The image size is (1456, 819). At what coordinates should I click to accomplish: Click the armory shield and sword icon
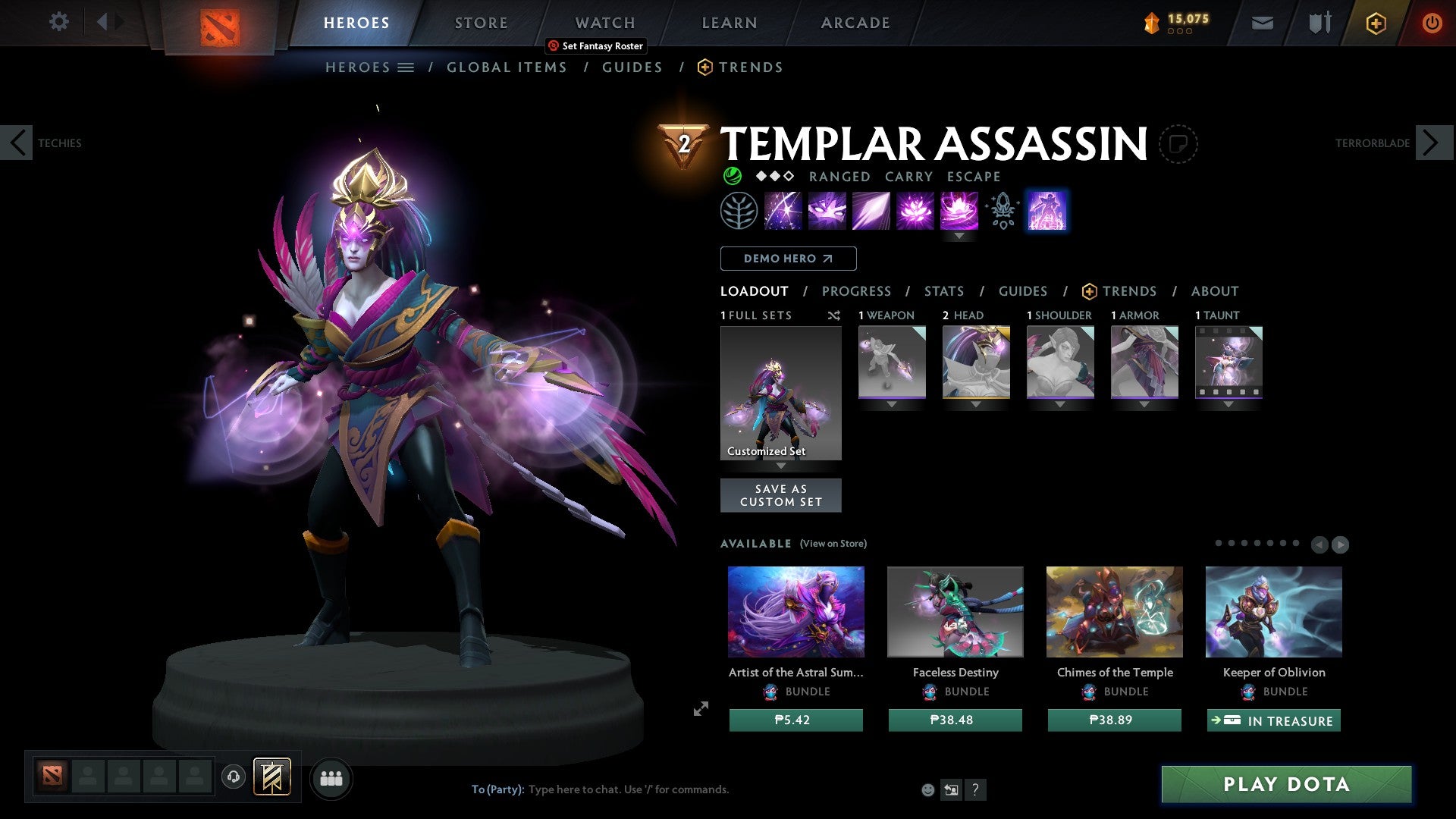[x=1318, y=22]
